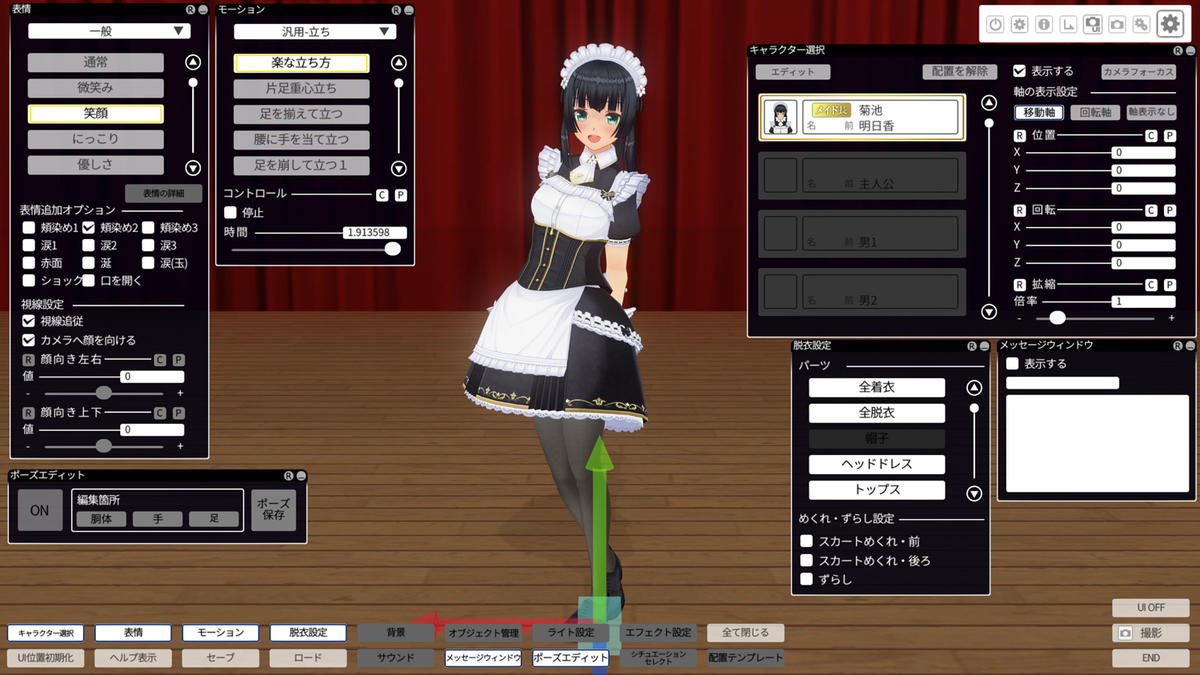This screenshot has width=1200, height=675.
Task: Click the 撮影 screenshot button
Action: pos(1150,633)
